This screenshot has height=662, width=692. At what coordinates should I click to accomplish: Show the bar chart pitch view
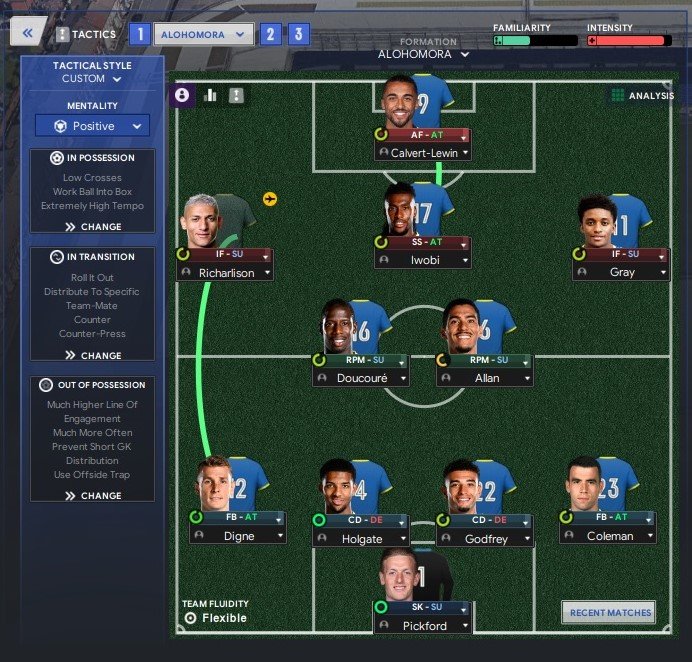[210, 95]
